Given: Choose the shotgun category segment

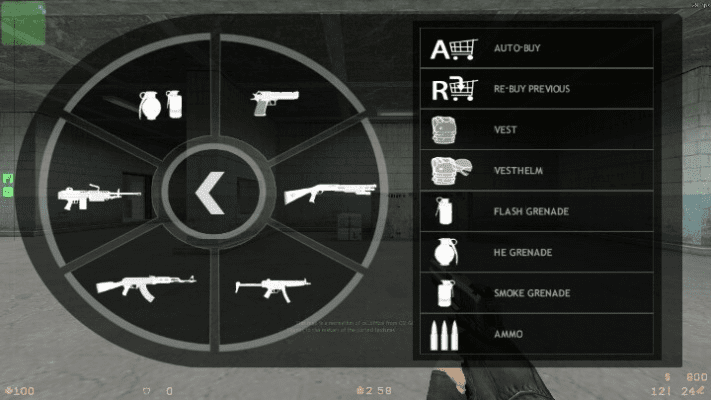Looking at the screenshot, I should click(x=330, y=191).
